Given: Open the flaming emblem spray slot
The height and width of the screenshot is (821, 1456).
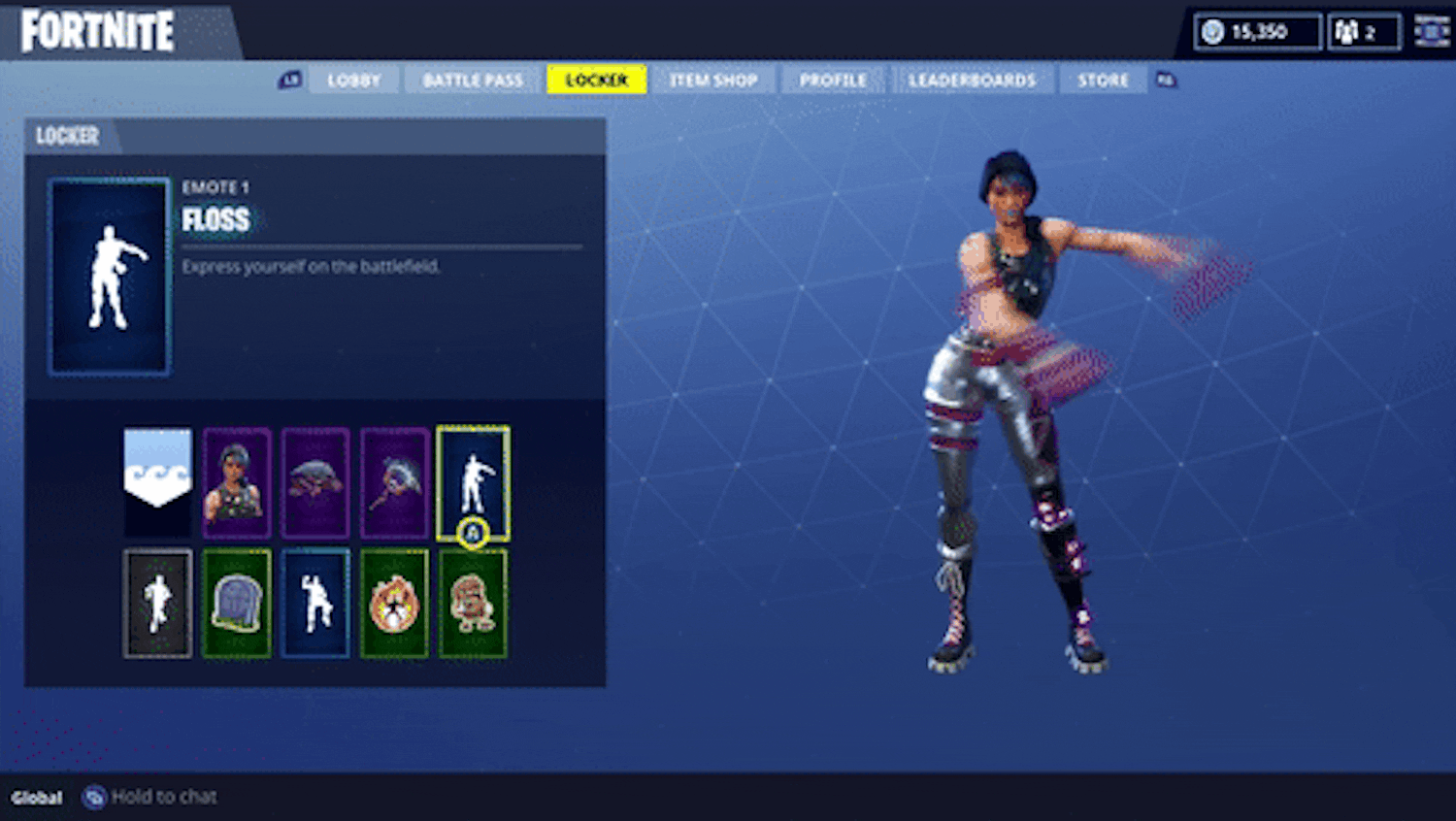Looking at the screenshot, I should tap(393, 602).
